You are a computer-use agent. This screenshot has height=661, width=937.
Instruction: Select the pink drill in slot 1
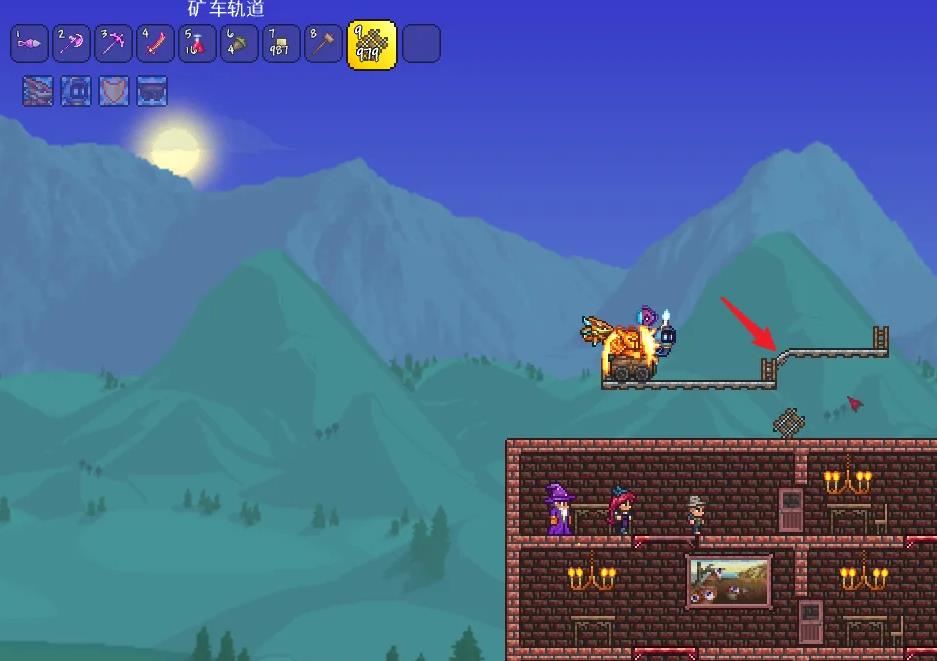pyautogui.click(x=29, y=44)
